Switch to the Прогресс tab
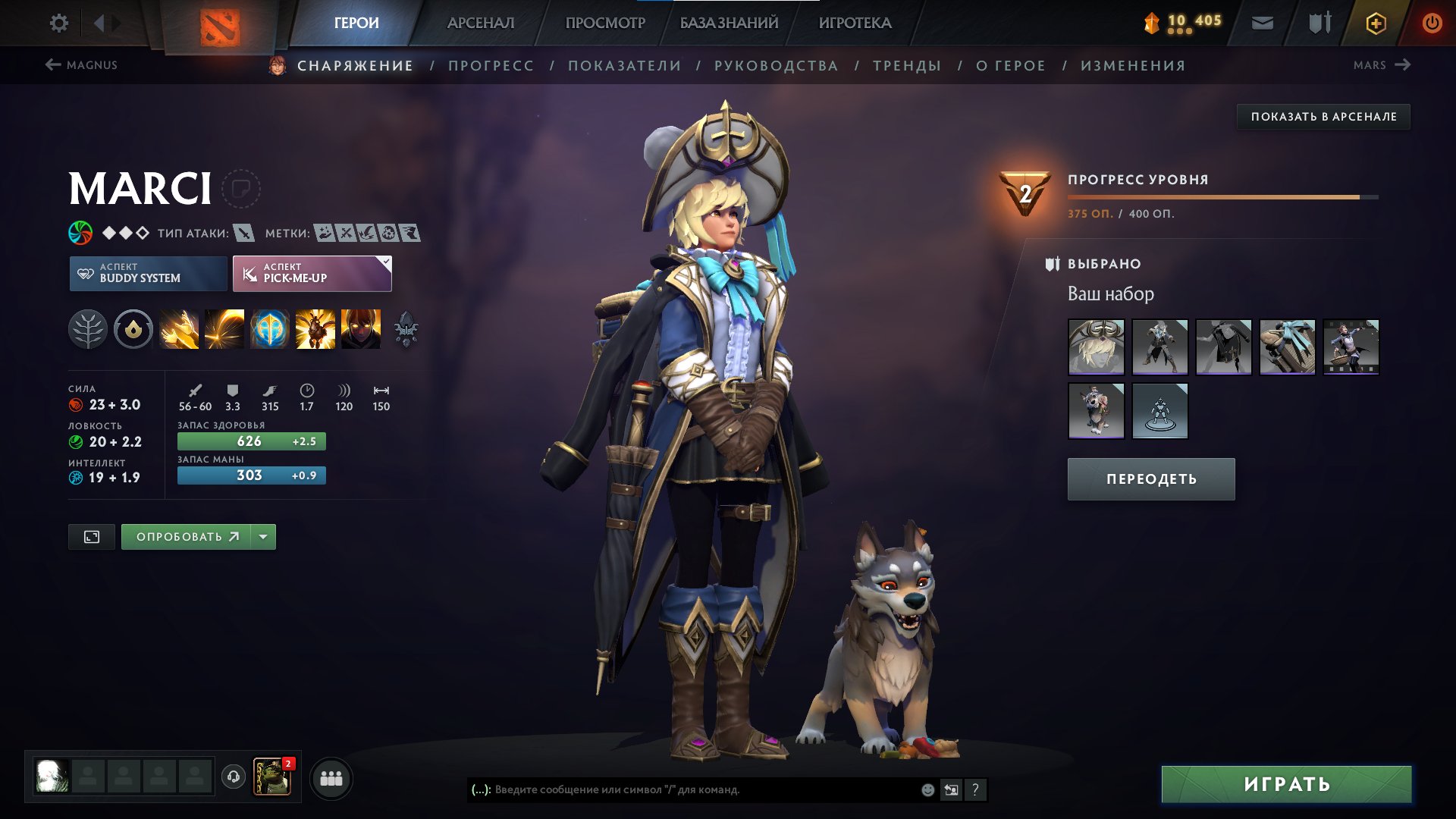Screen dimensions: 1456x819 490,65
